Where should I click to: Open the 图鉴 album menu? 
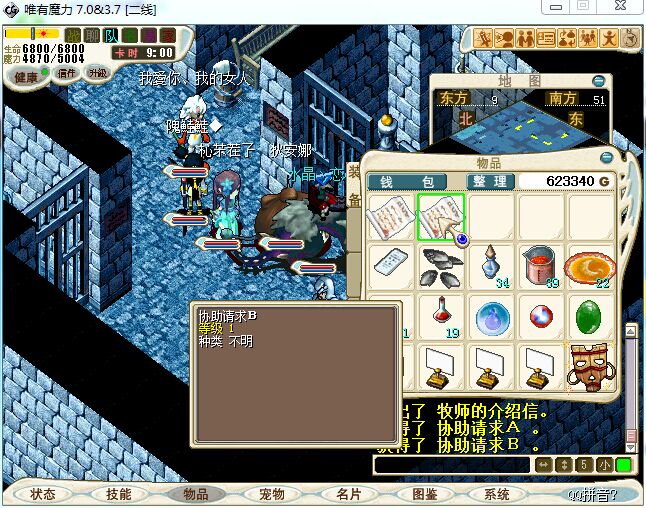pyautogui.click(x=424, y=494)
